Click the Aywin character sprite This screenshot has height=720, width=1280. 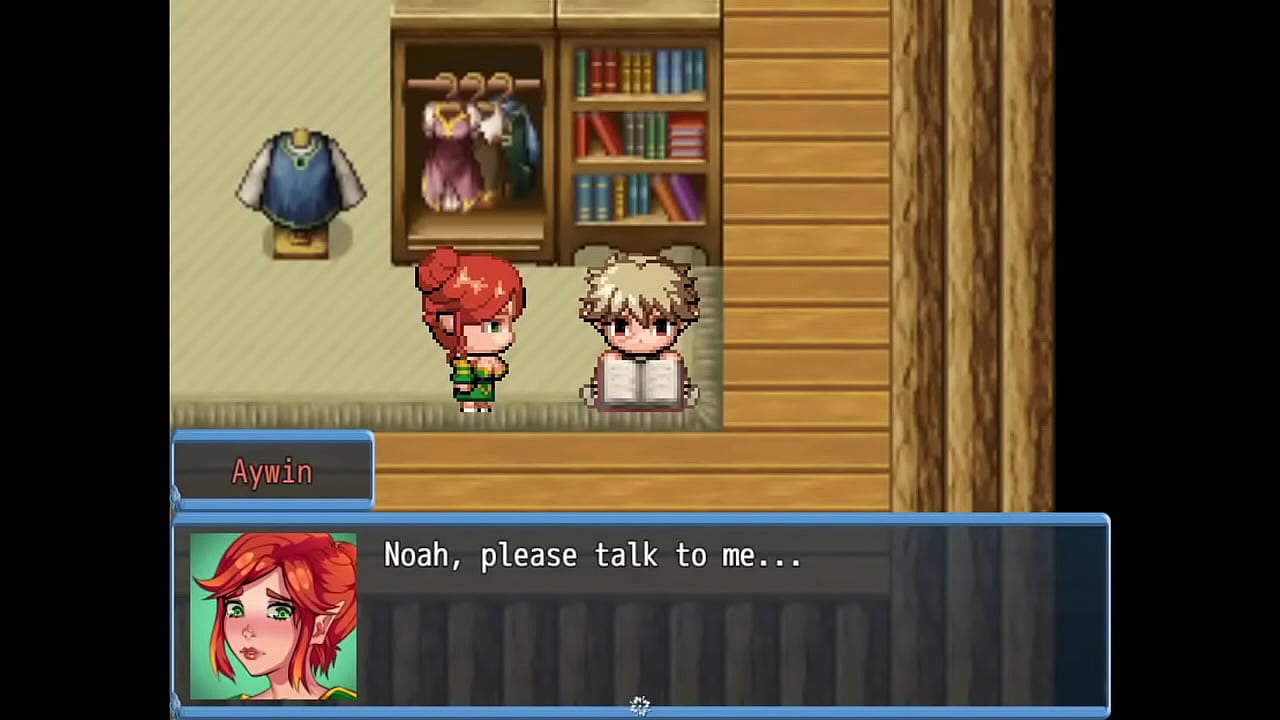click(472, 330)
